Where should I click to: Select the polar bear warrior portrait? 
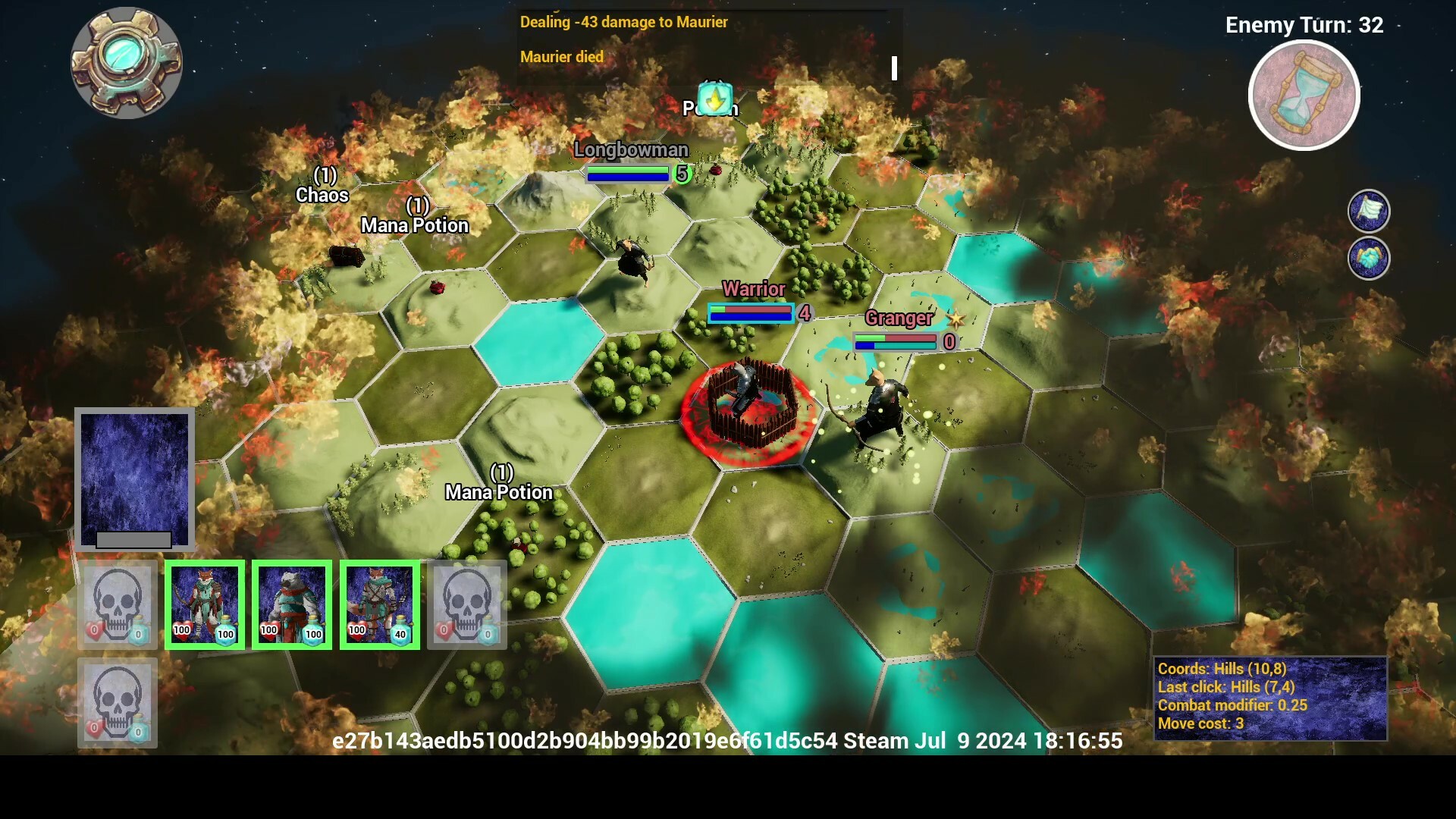coord(292,604)
